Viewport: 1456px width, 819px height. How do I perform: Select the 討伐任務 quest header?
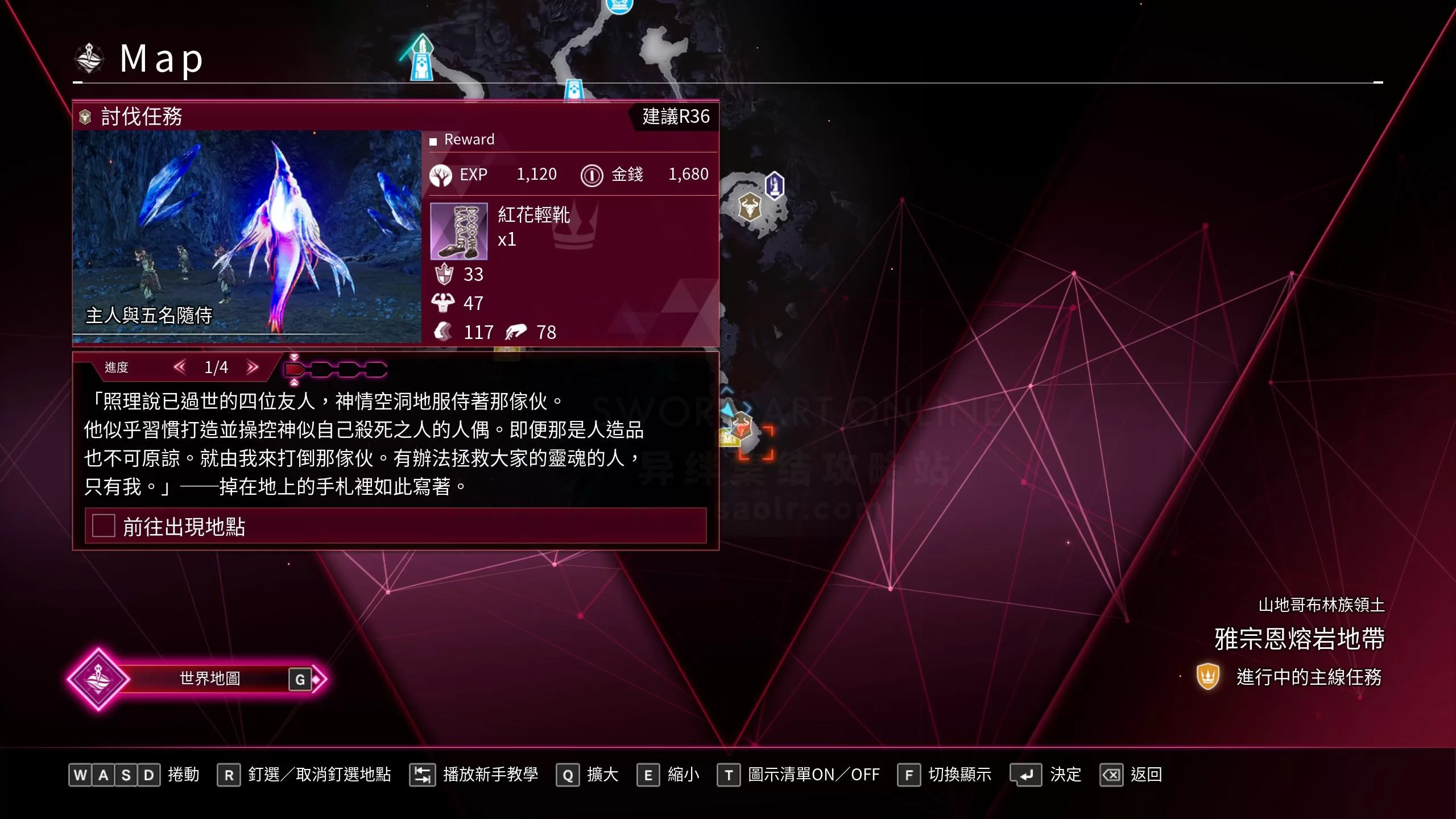(x=141, y=116)
